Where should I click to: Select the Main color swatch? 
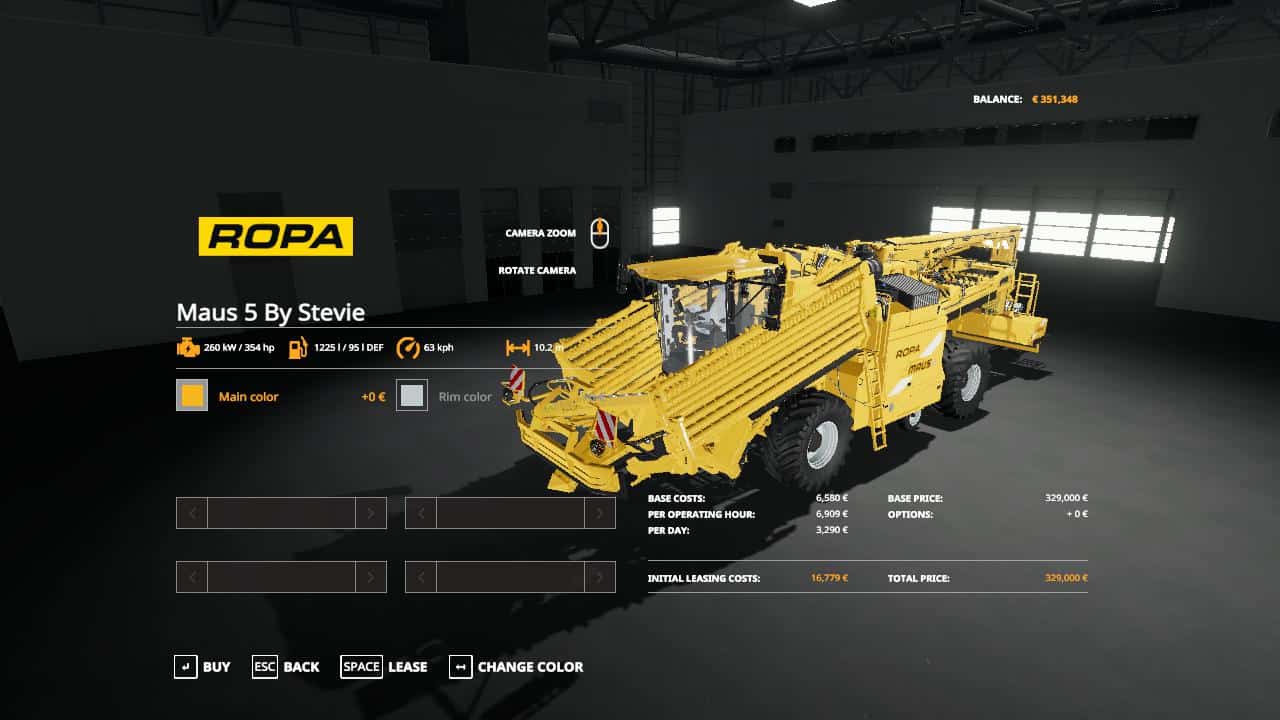point(192,396)
